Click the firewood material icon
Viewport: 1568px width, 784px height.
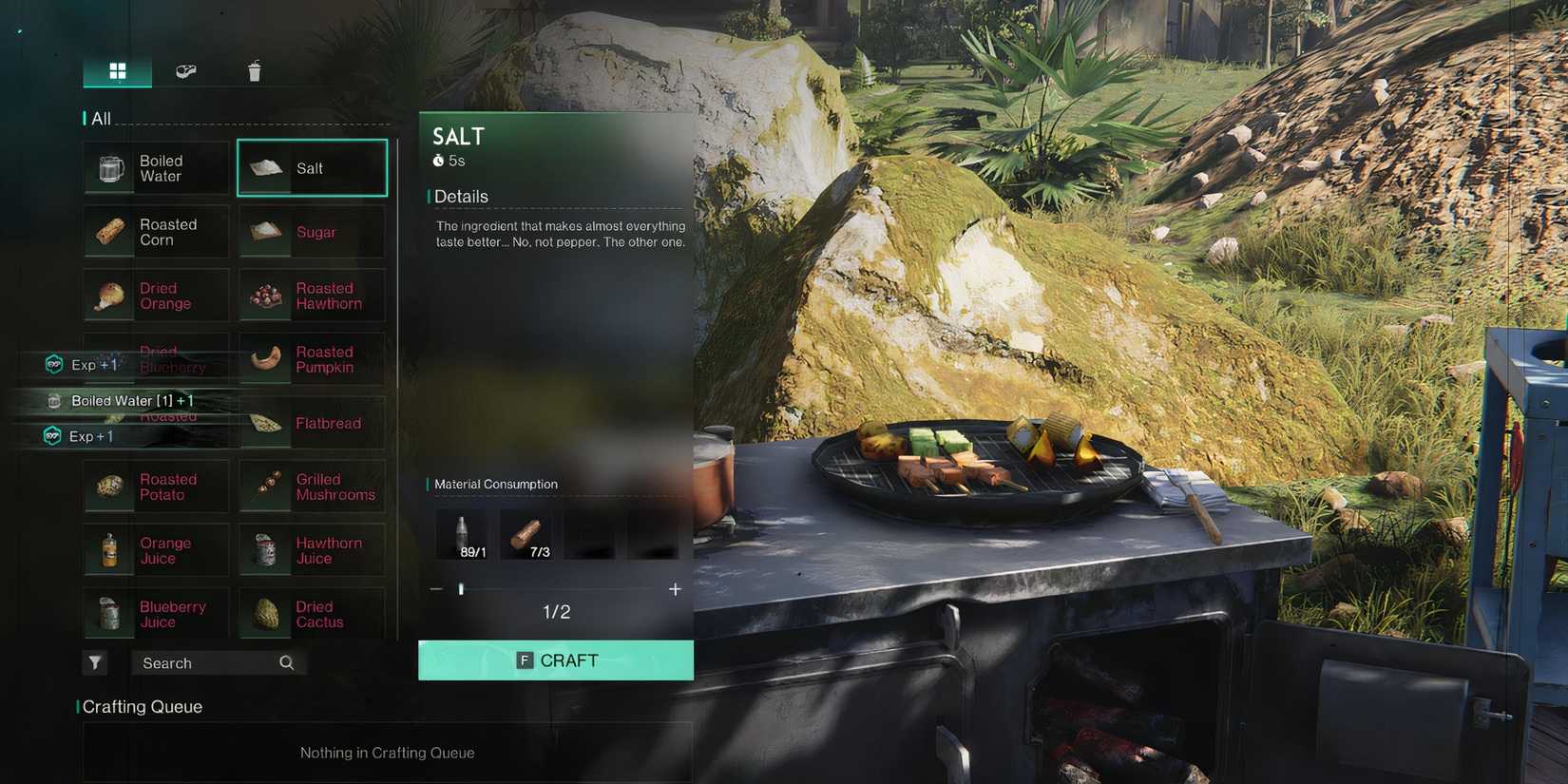pyautogui.click(x=527, y=532)
